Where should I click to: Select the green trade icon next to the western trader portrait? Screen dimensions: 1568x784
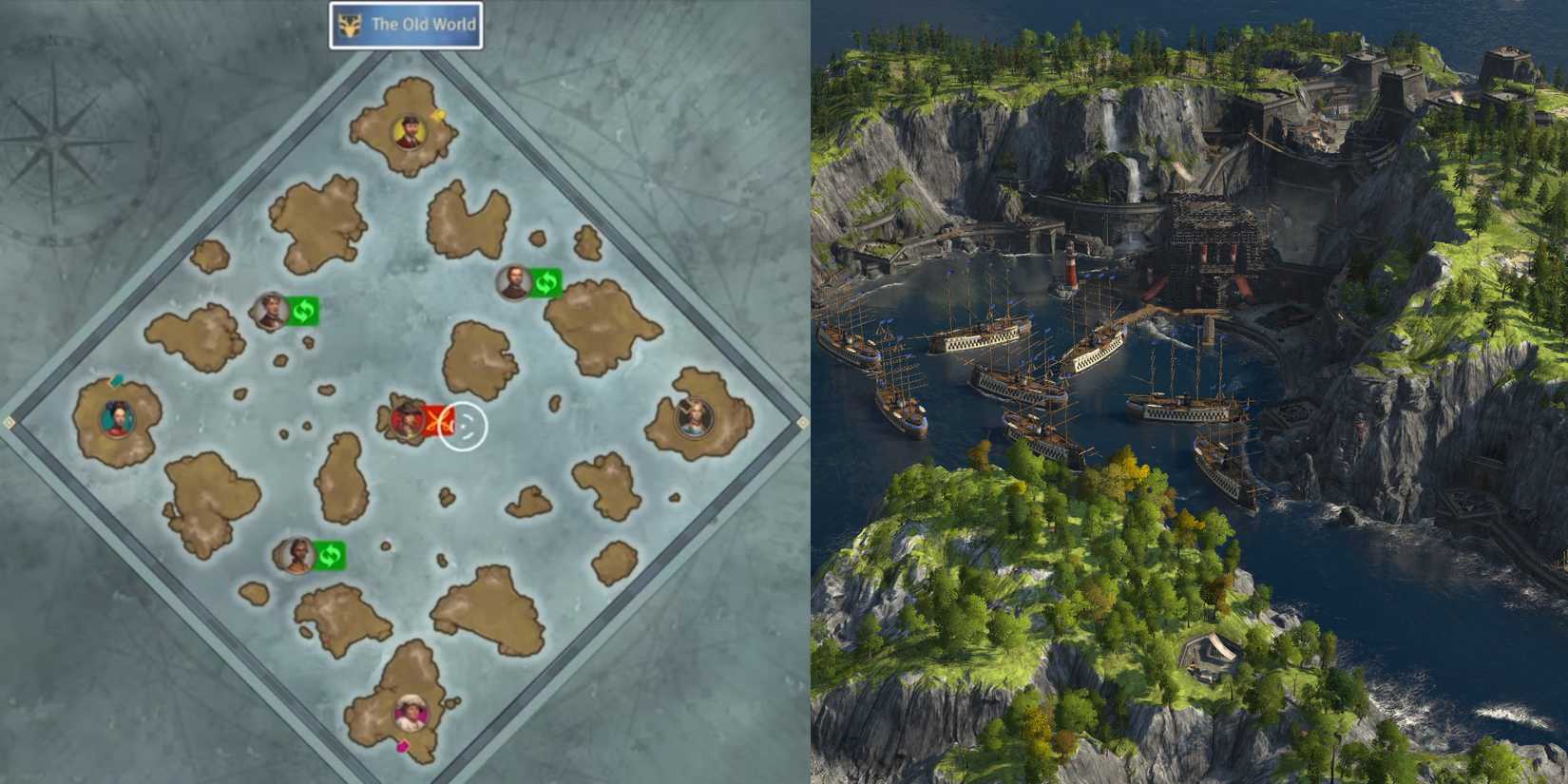pyautogui.click(x=302, y=309)
